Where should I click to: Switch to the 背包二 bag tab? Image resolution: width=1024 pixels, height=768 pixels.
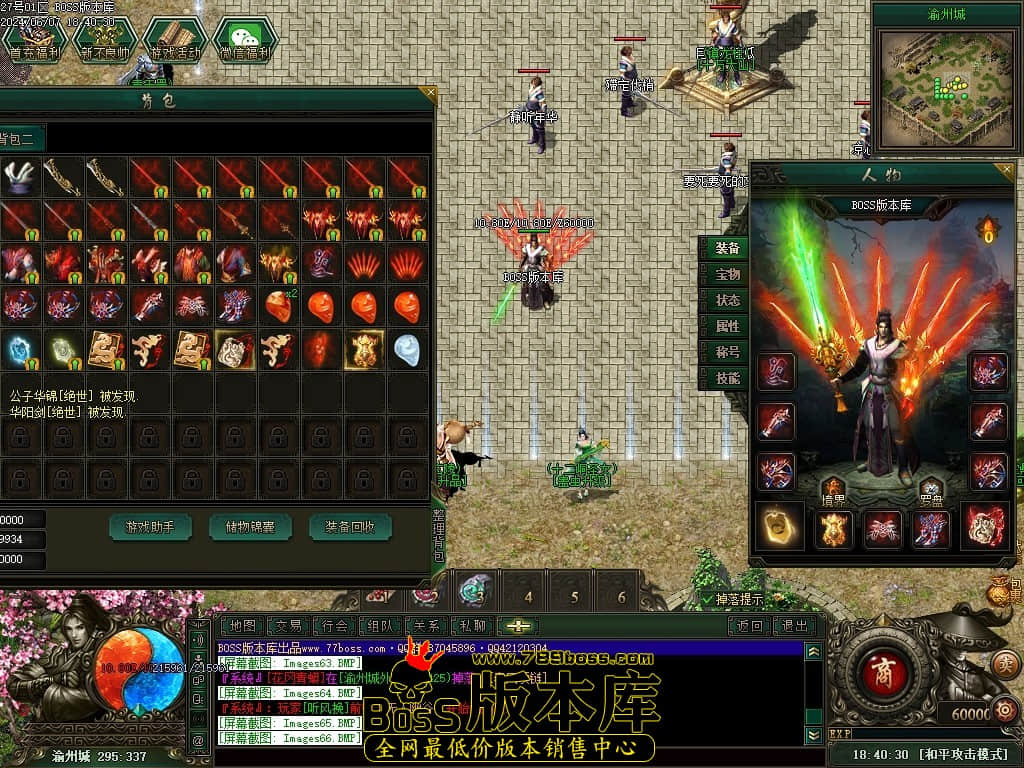[x=18, y=139]
